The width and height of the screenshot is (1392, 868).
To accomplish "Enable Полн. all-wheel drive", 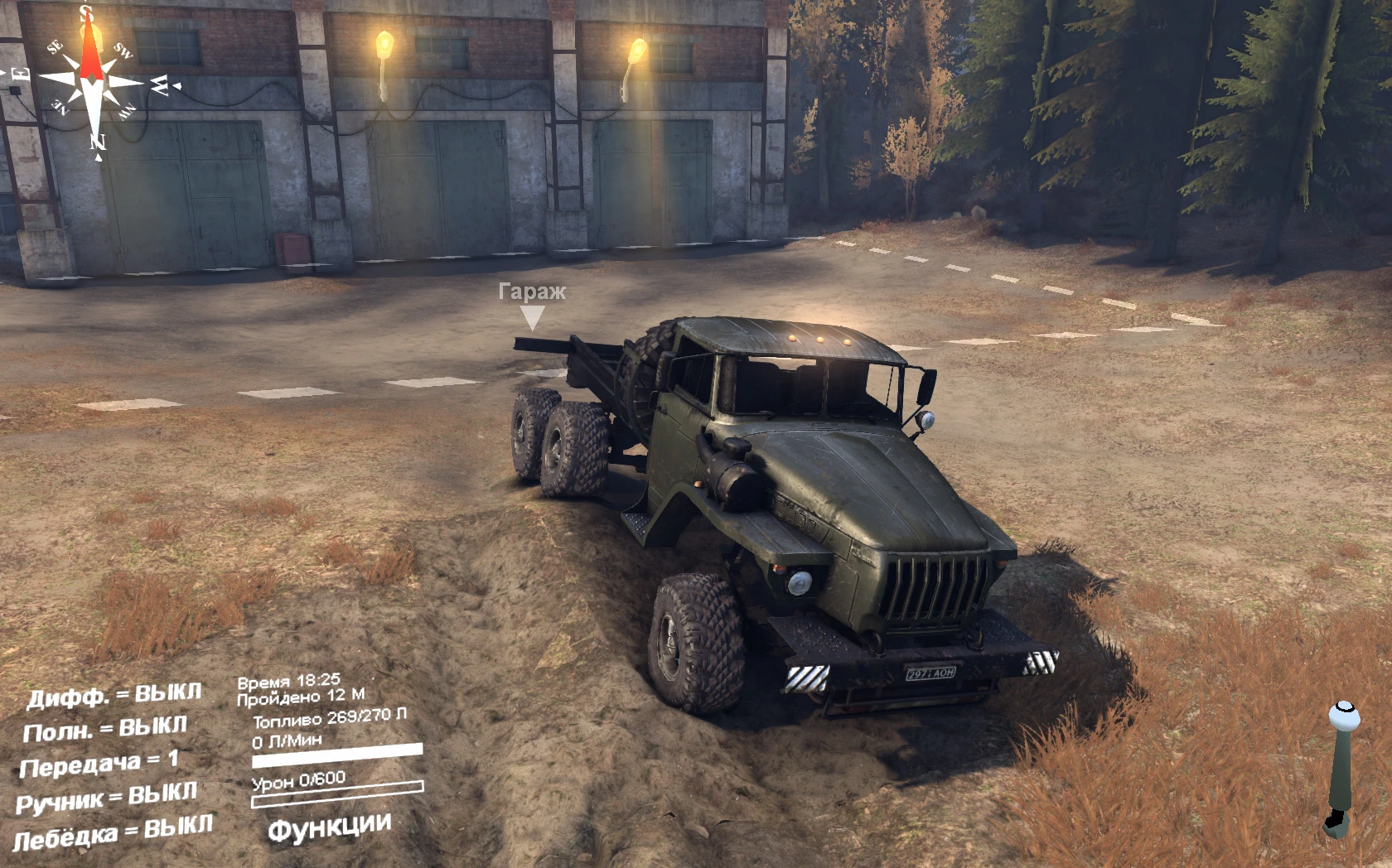I will coord(106,728).
